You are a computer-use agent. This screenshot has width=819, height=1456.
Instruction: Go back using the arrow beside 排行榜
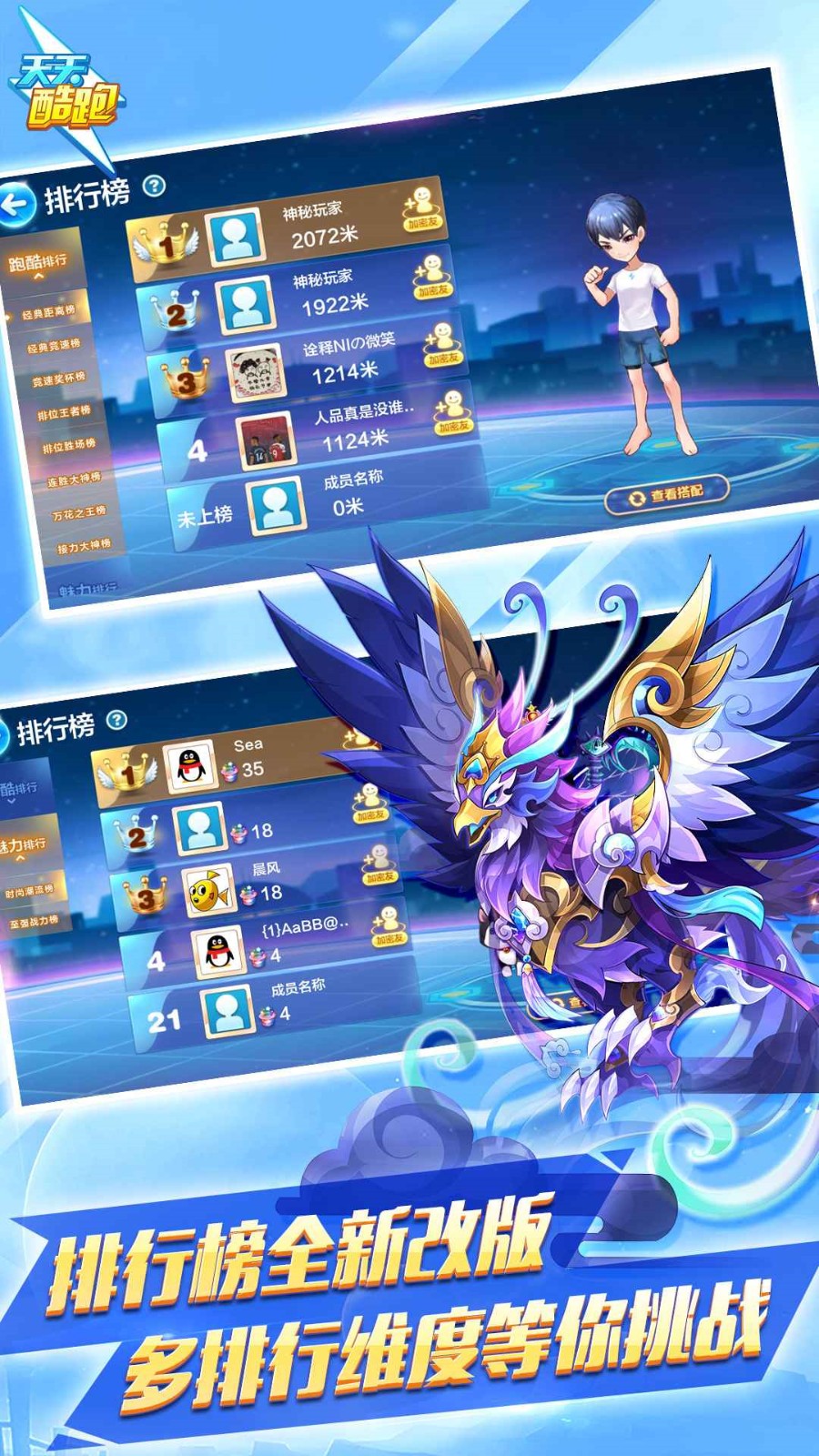[17, 203]
